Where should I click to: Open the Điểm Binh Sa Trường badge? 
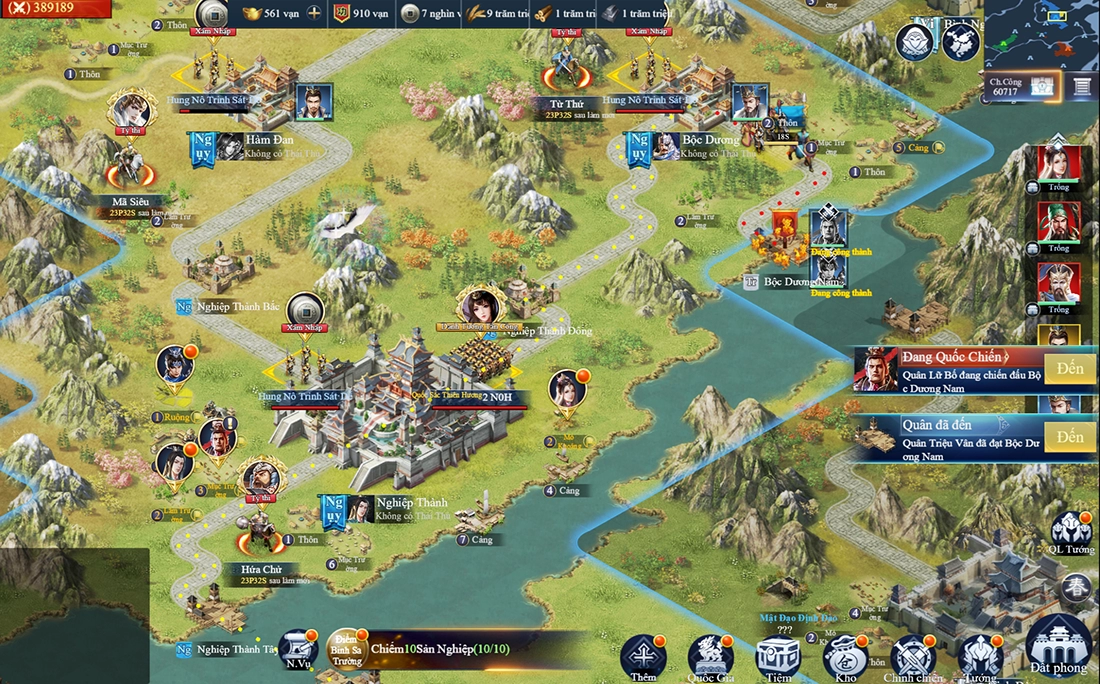[x=346, y=649]
